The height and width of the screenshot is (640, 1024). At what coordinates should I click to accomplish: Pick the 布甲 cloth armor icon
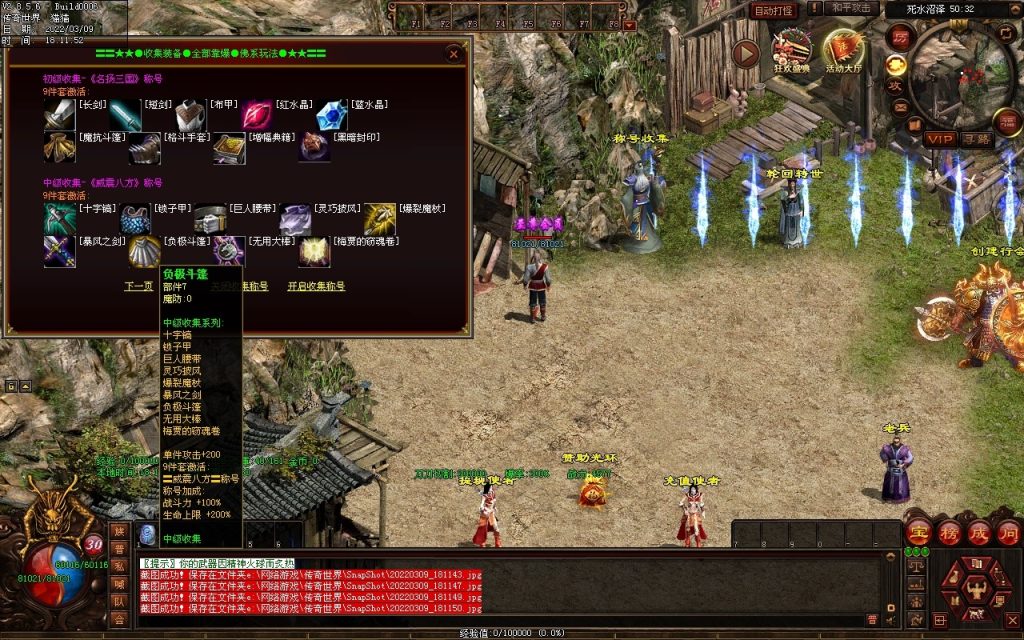coord(190,115)
